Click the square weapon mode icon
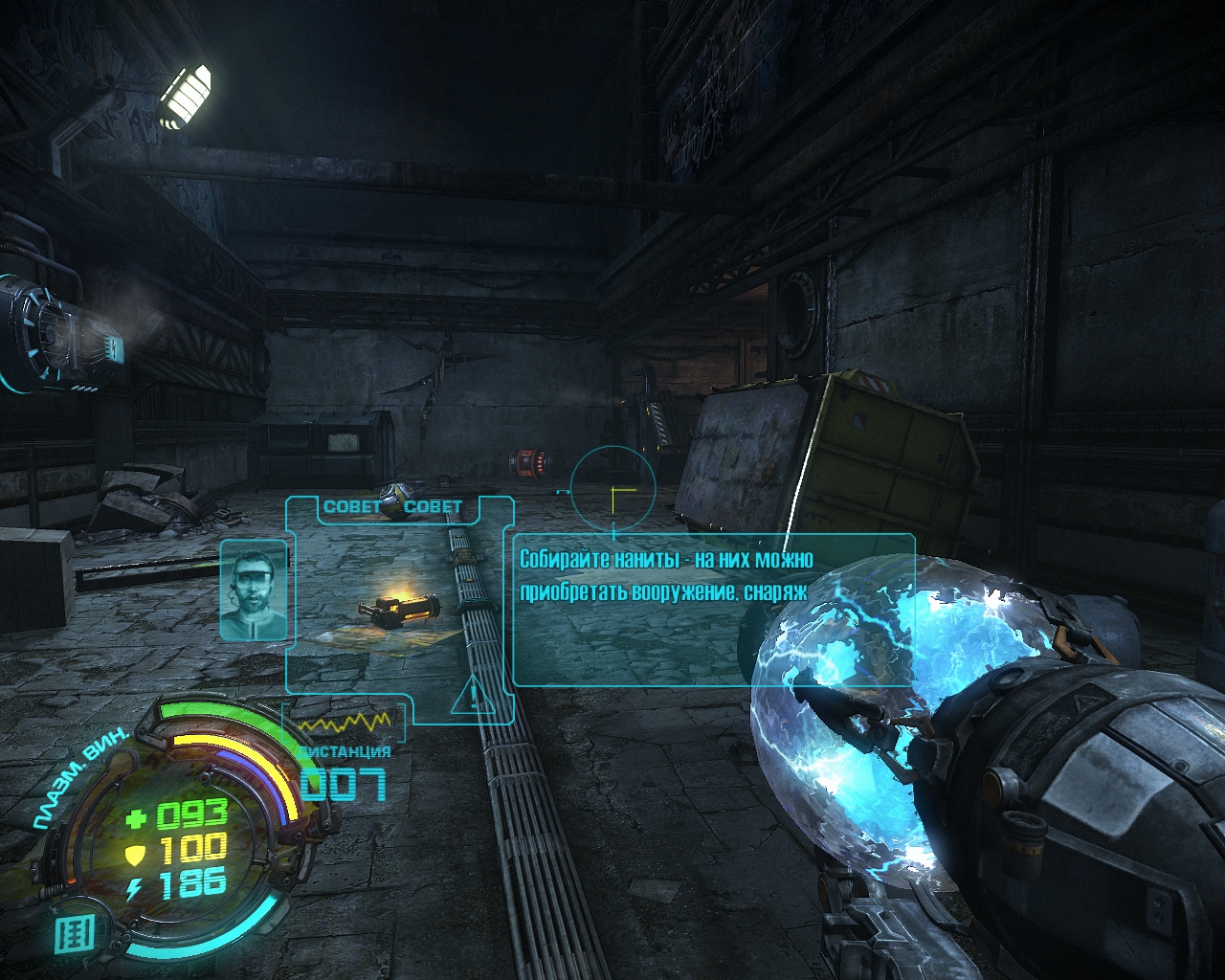 [x=73, y=932]
